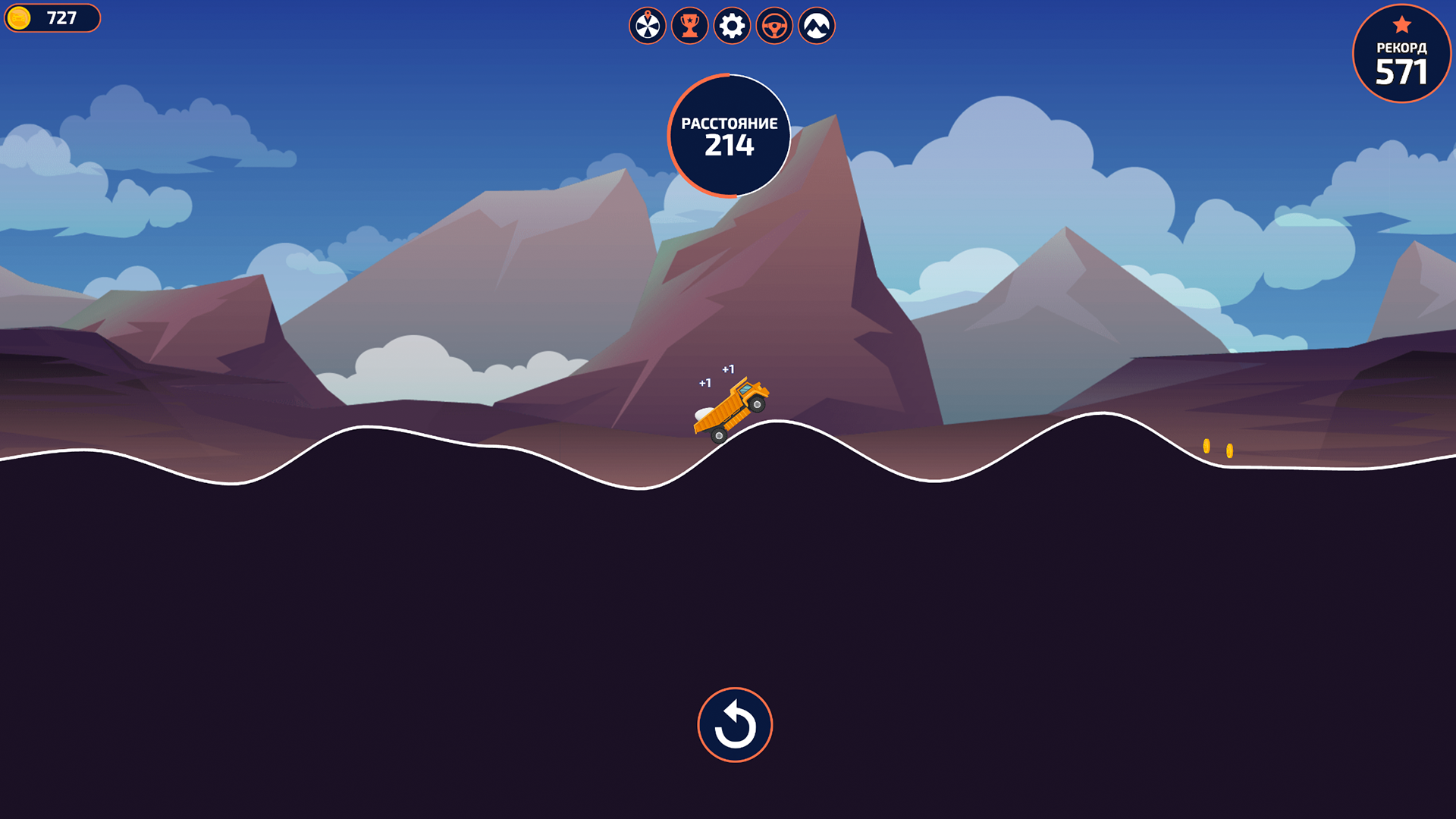This screenshot has width=1456, height=819.
Task: Click the truck's cab window
Action: pos(745,389)
